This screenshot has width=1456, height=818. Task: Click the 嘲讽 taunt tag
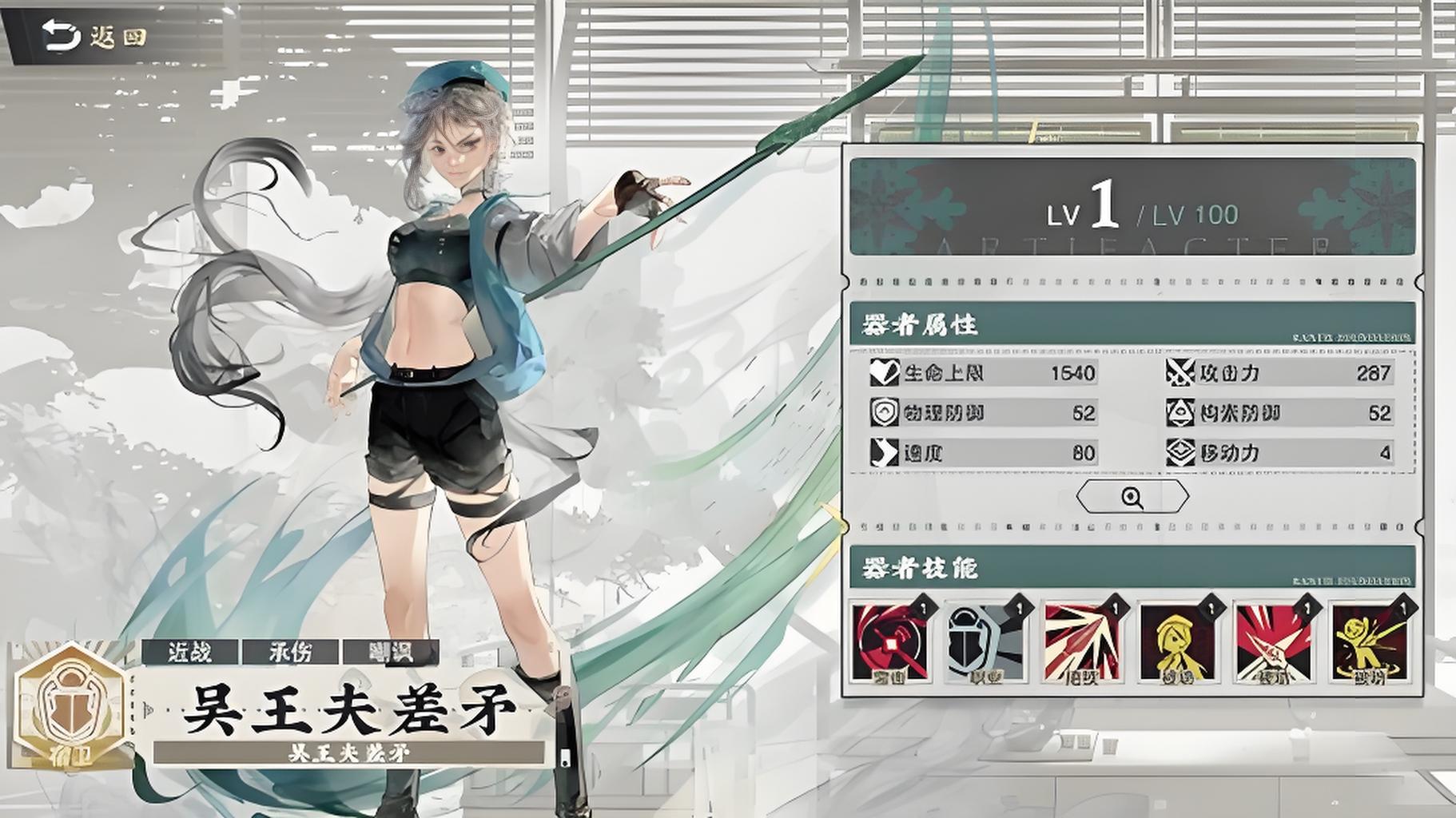click(391, 652)
